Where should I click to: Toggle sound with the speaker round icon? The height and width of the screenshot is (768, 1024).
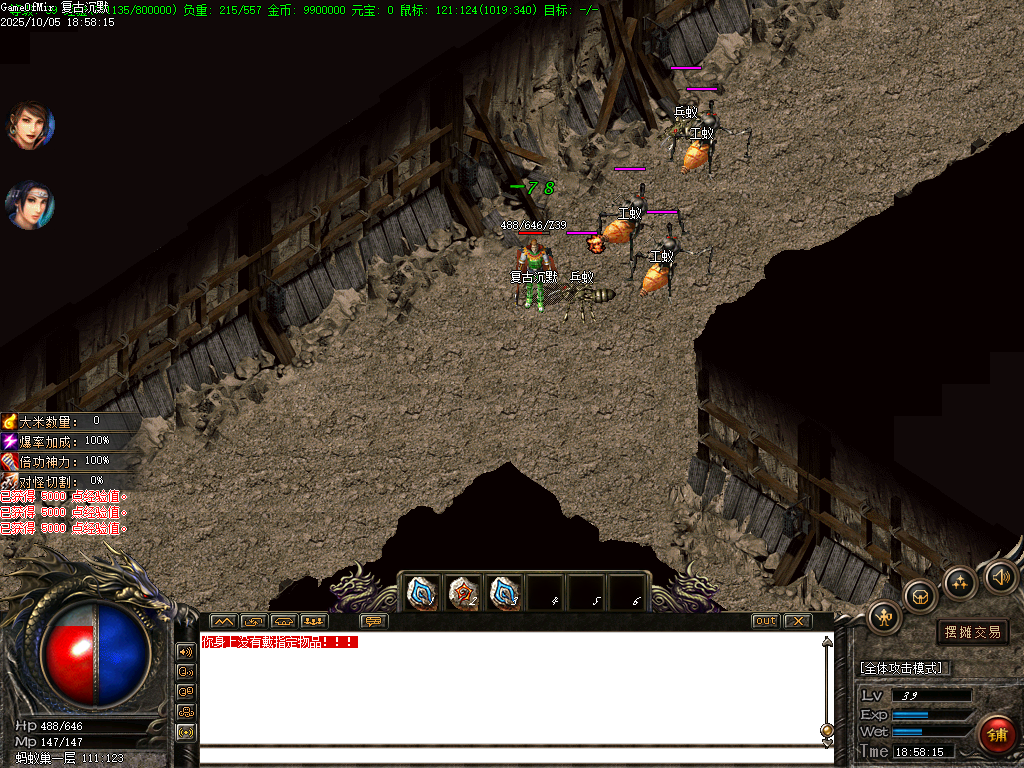[1000, 576]
